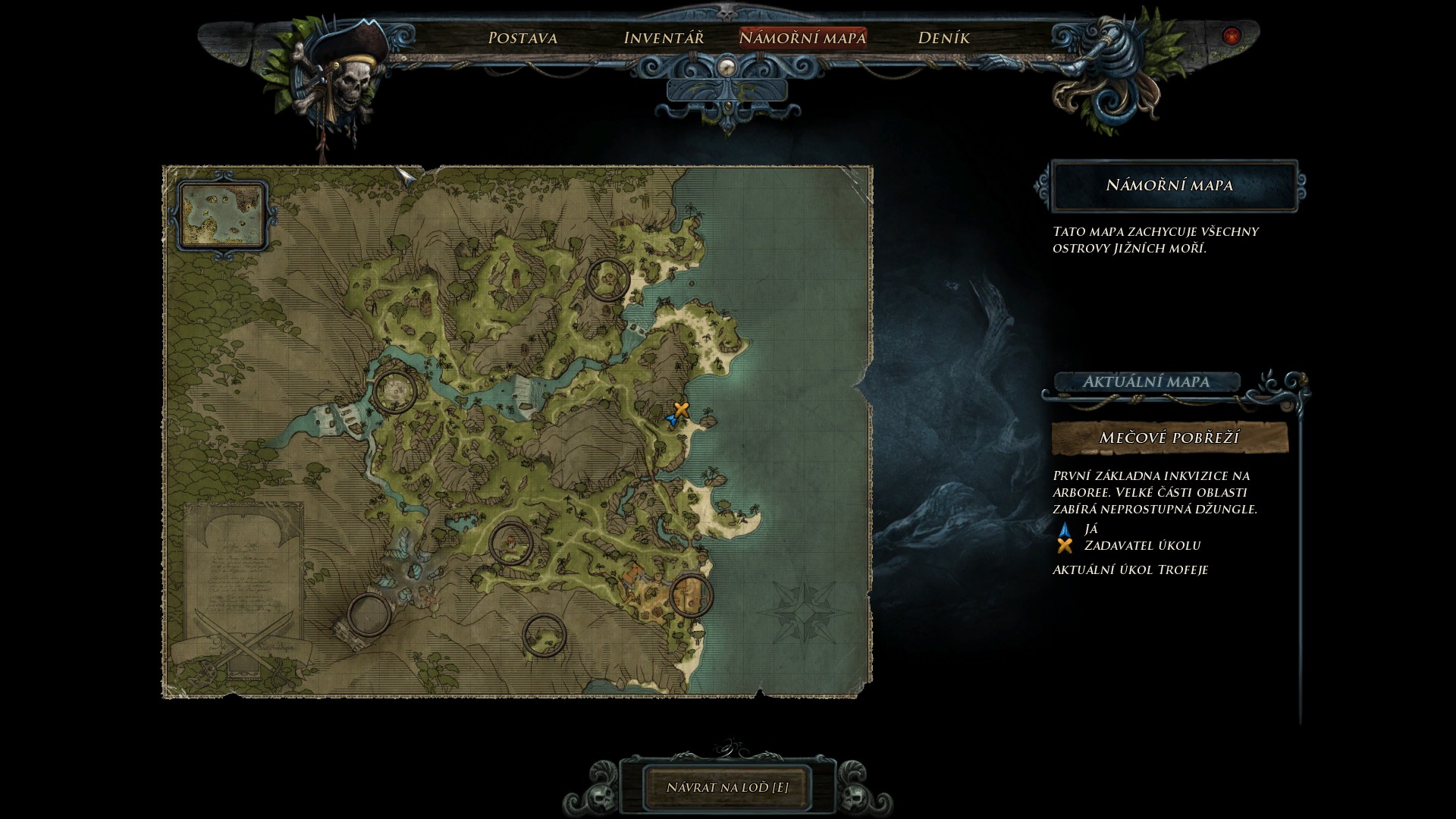Open the Deník journal tab
This screenshot has width=1456, height=819.
click(x=943, y=38)
